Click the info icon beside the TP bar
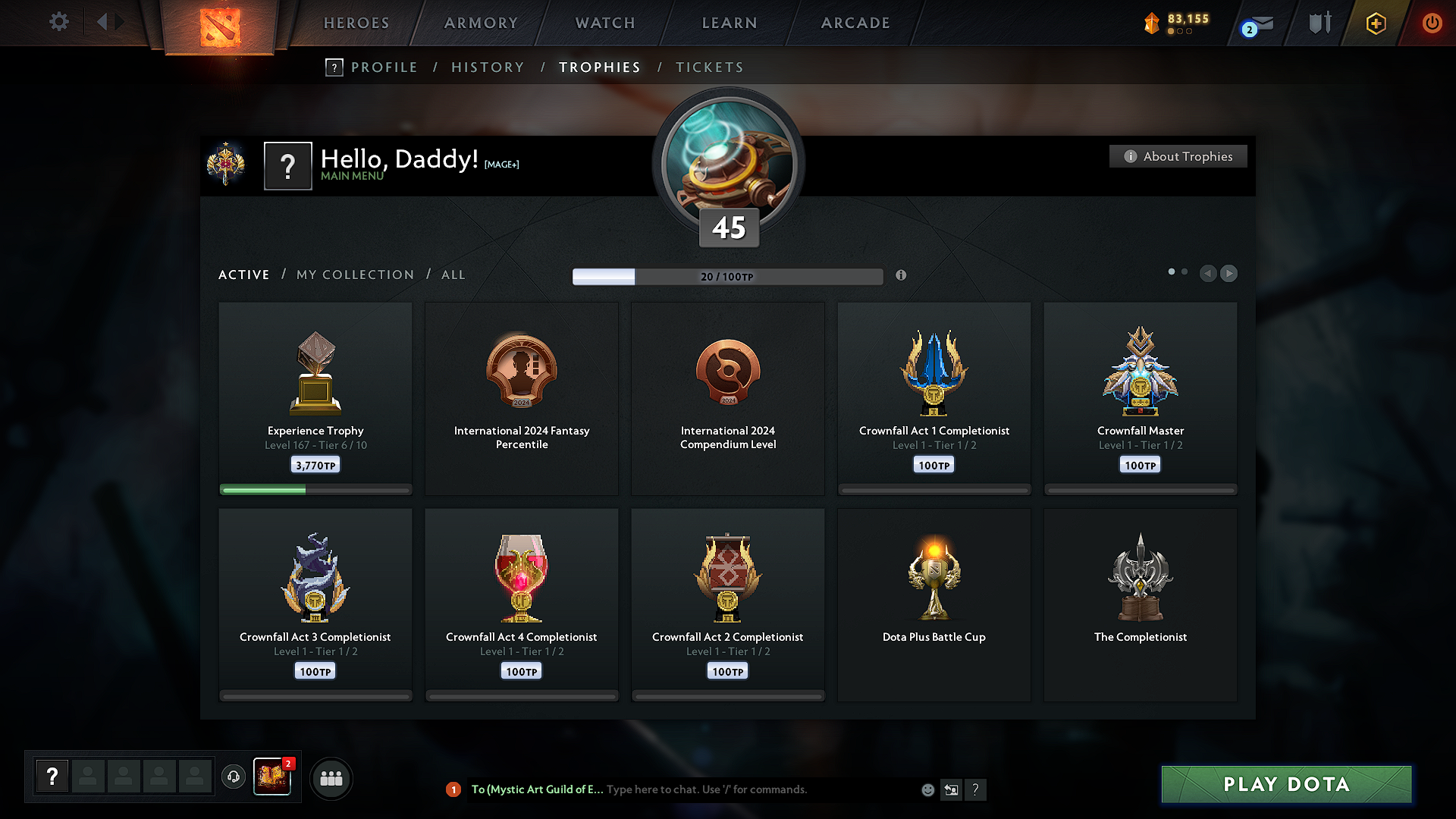The height and width of the screenshot is (819, 1456). [902, 276]
